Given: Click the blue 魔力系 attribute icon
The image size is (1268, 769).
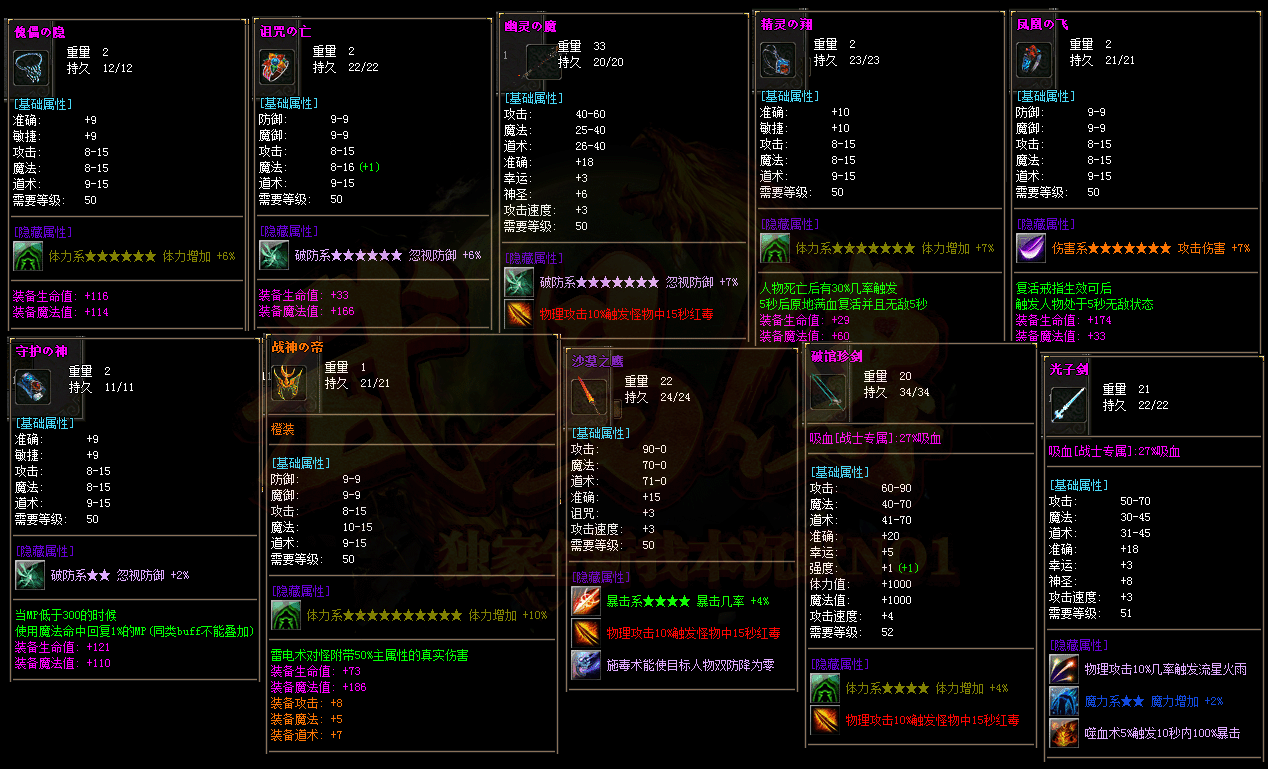Looking at the screenshot, I should (x=1063, y=701).
